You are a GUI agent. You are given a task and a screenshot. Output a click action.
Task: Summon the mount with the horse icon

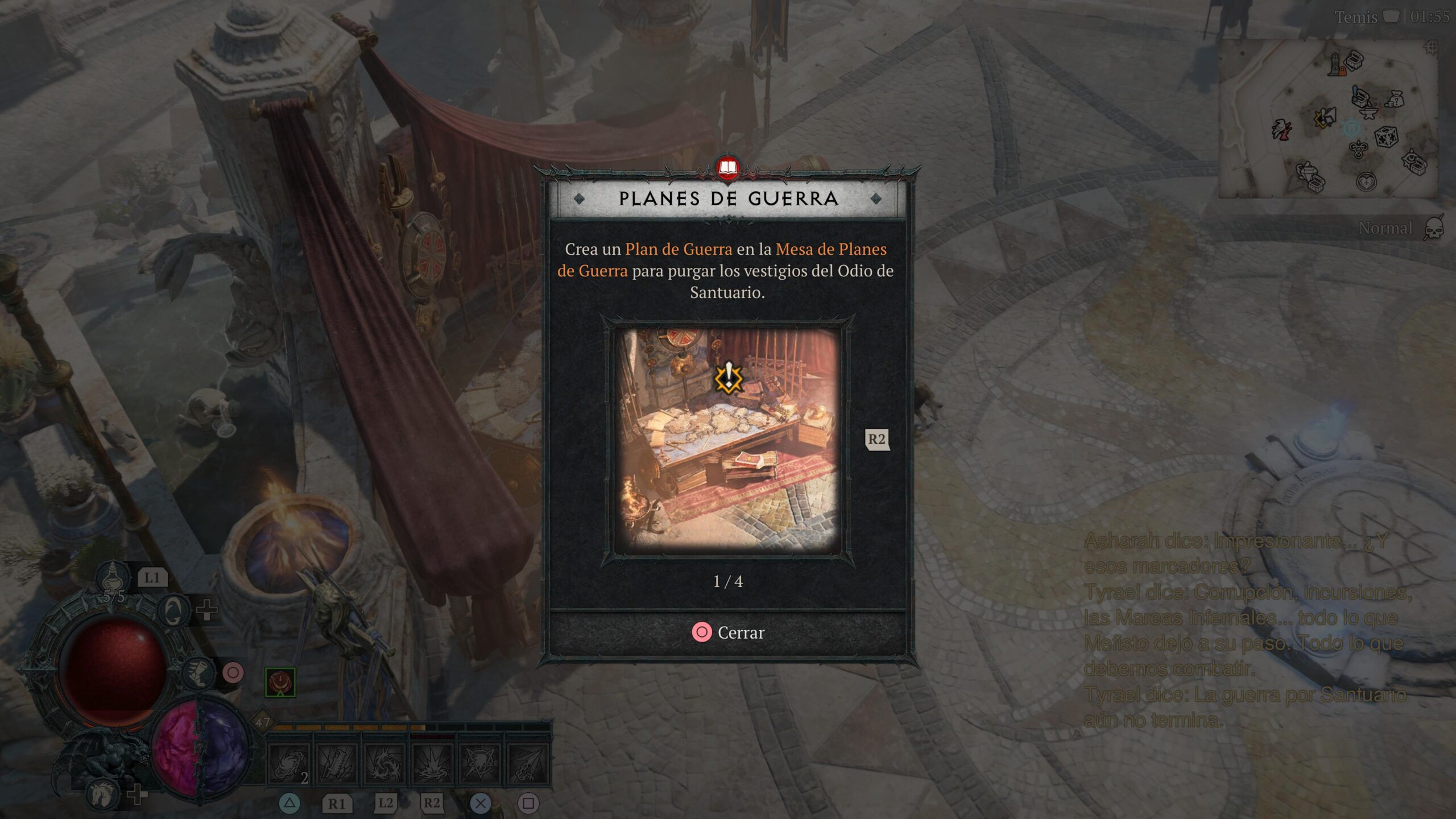[105, 792]
